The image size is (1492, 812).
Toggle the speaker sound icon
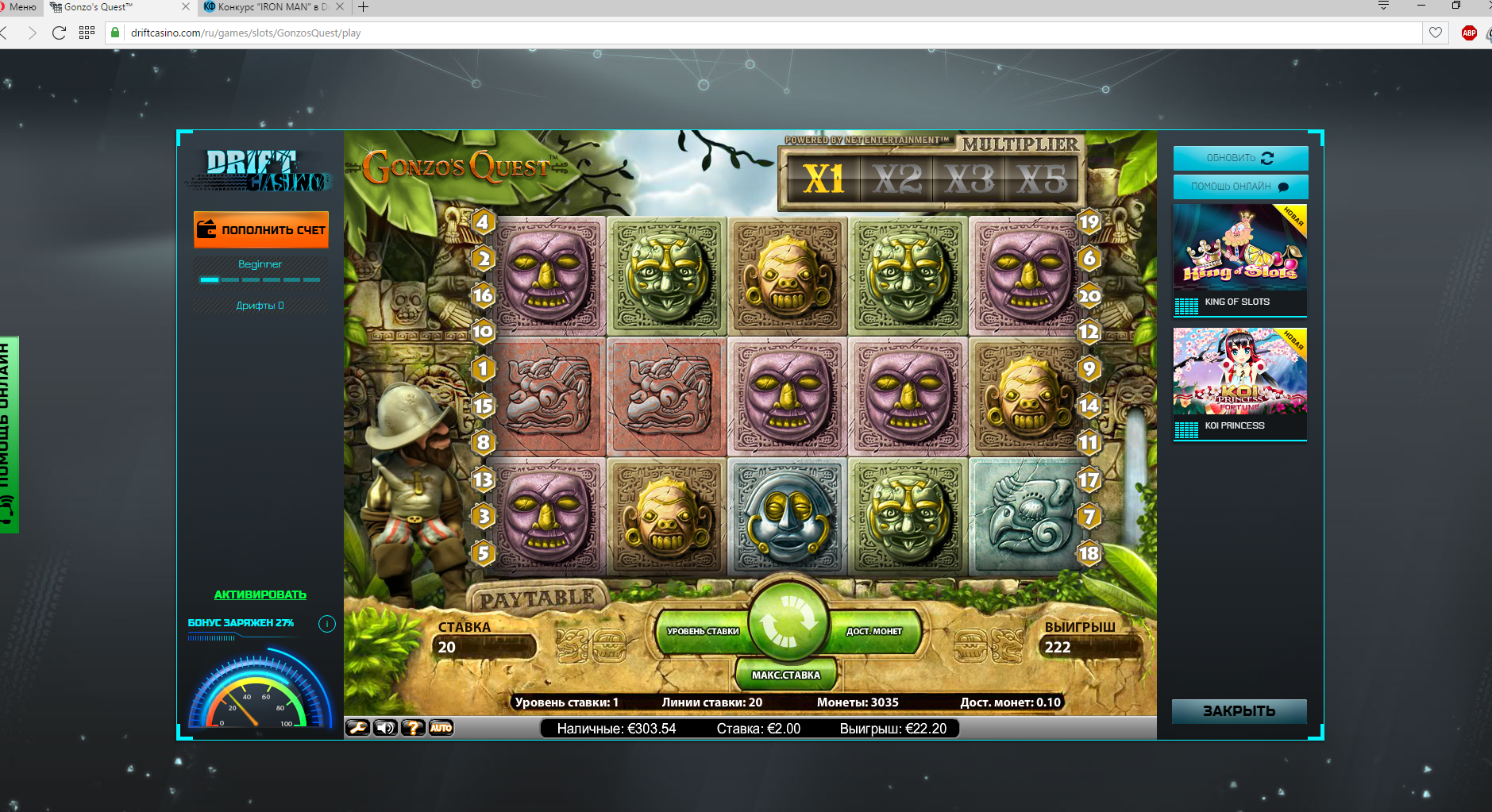pyautogui.click(x=385, y=727)
